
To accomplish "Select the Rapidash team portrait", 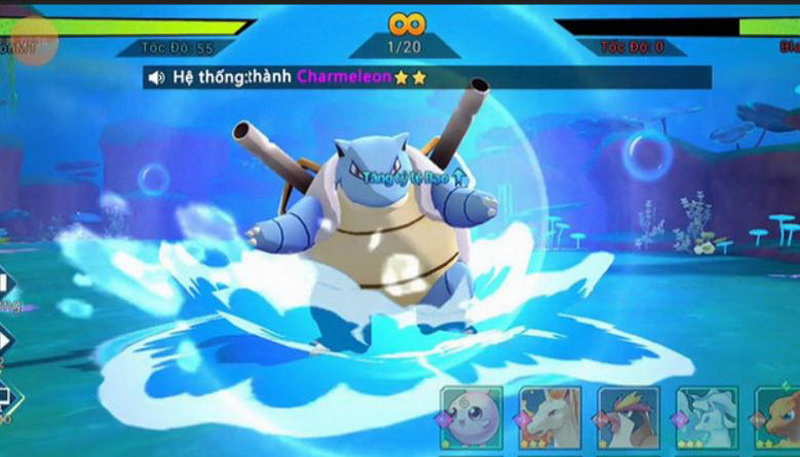I will click(552, 416).
